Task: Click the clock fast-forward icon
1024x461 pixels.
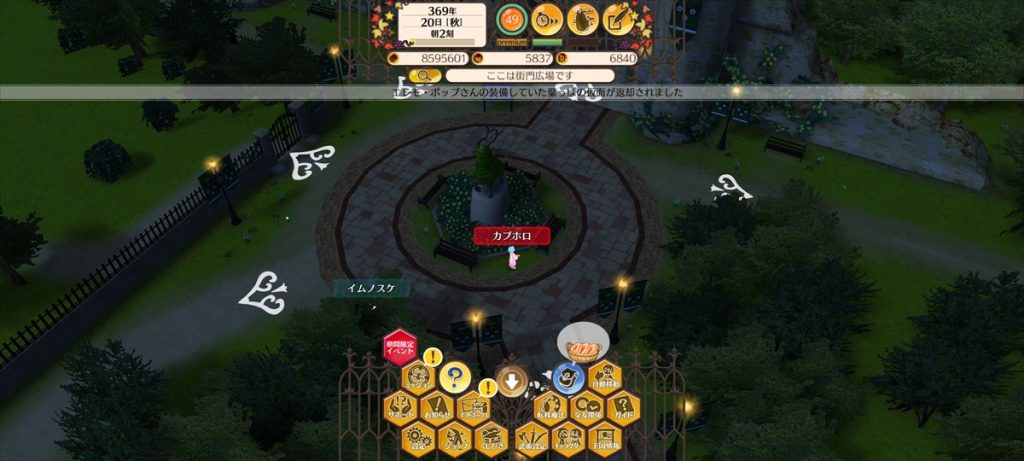Action: [x=546, y=18]
